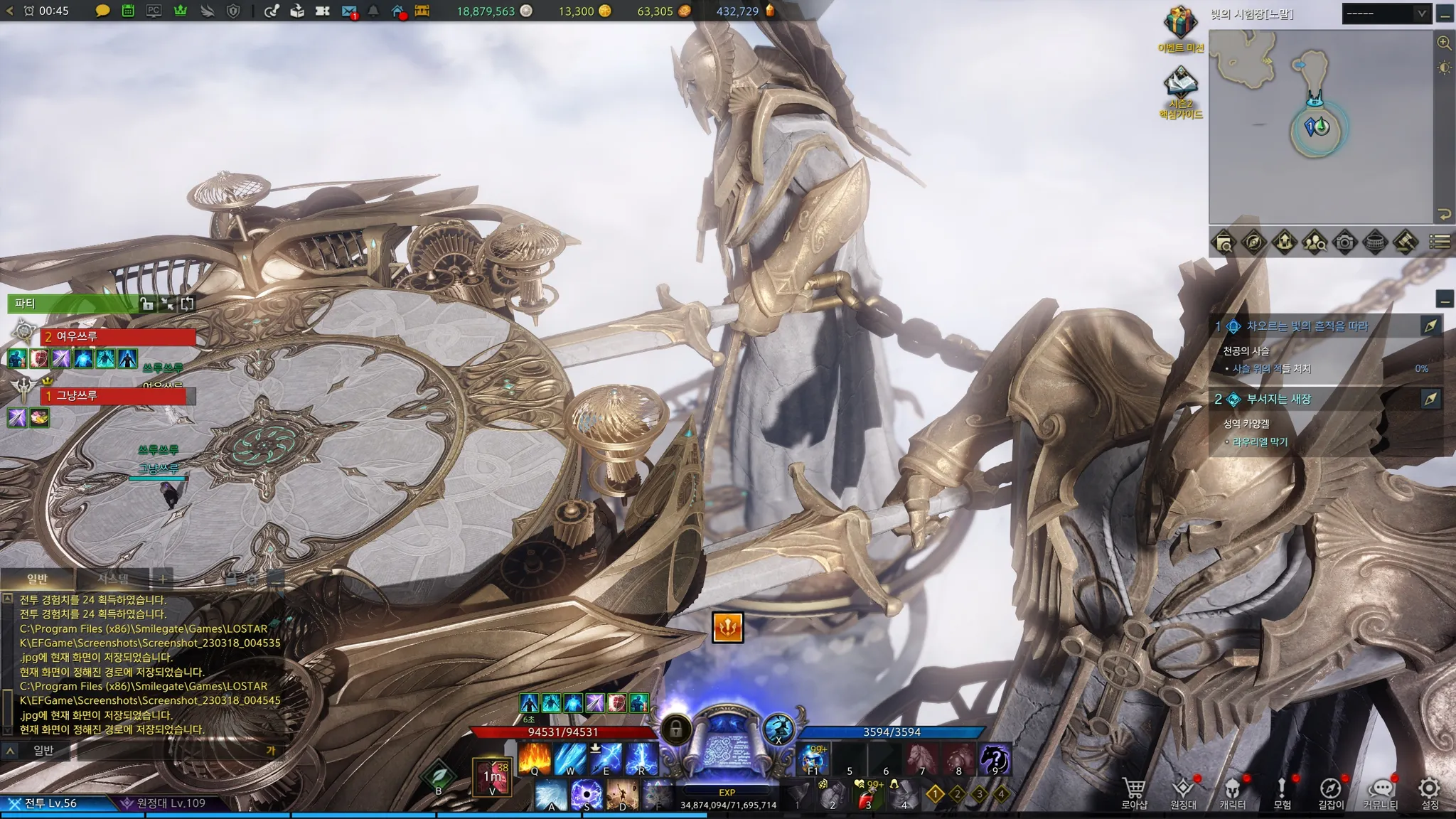Activate the dark orb skill on S
The width and height of the screenshot is (1456, 819).
point(587,793)
